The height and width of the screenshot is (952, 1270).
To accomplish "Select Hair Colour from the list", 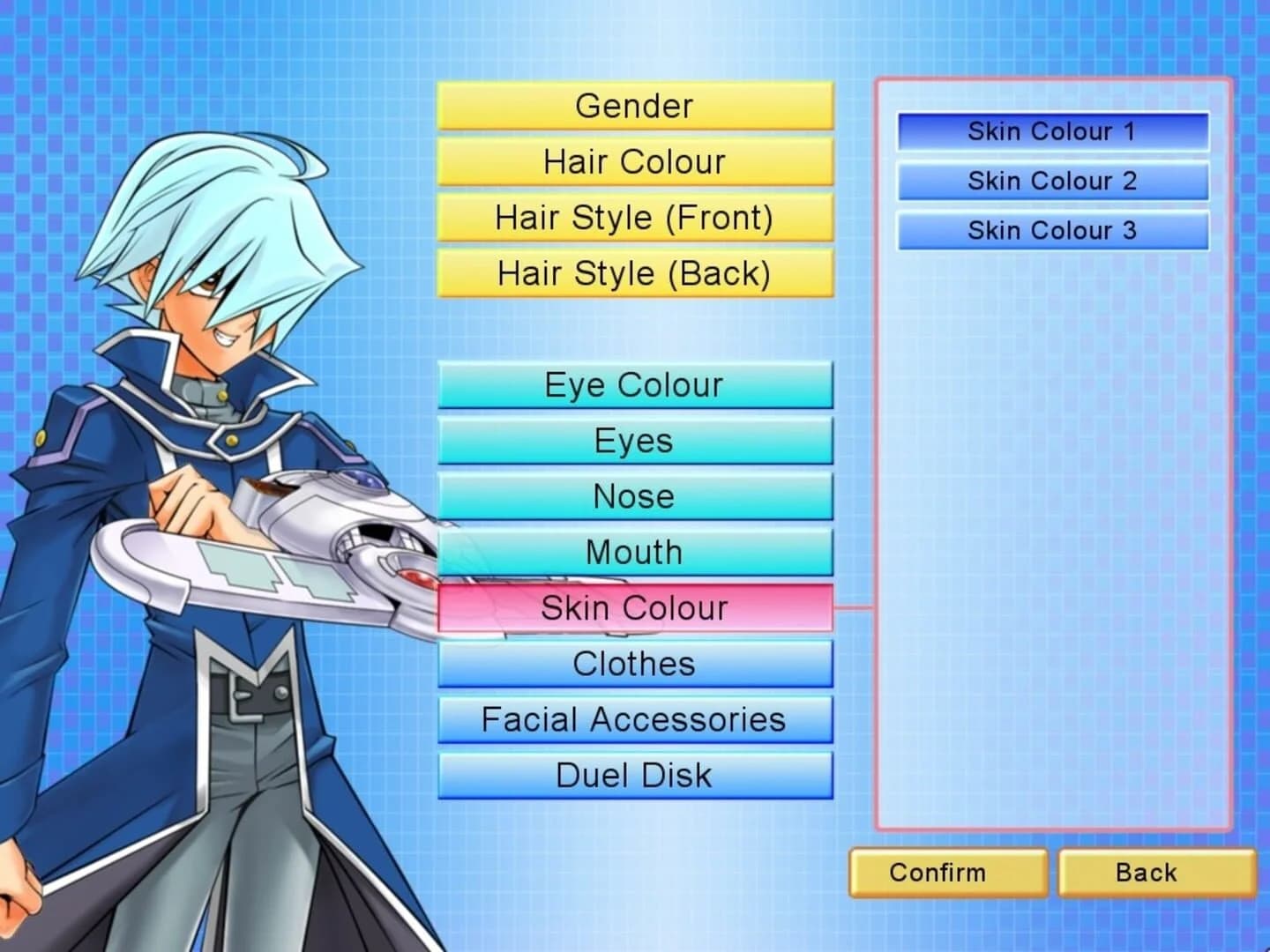I will point(633,162).
